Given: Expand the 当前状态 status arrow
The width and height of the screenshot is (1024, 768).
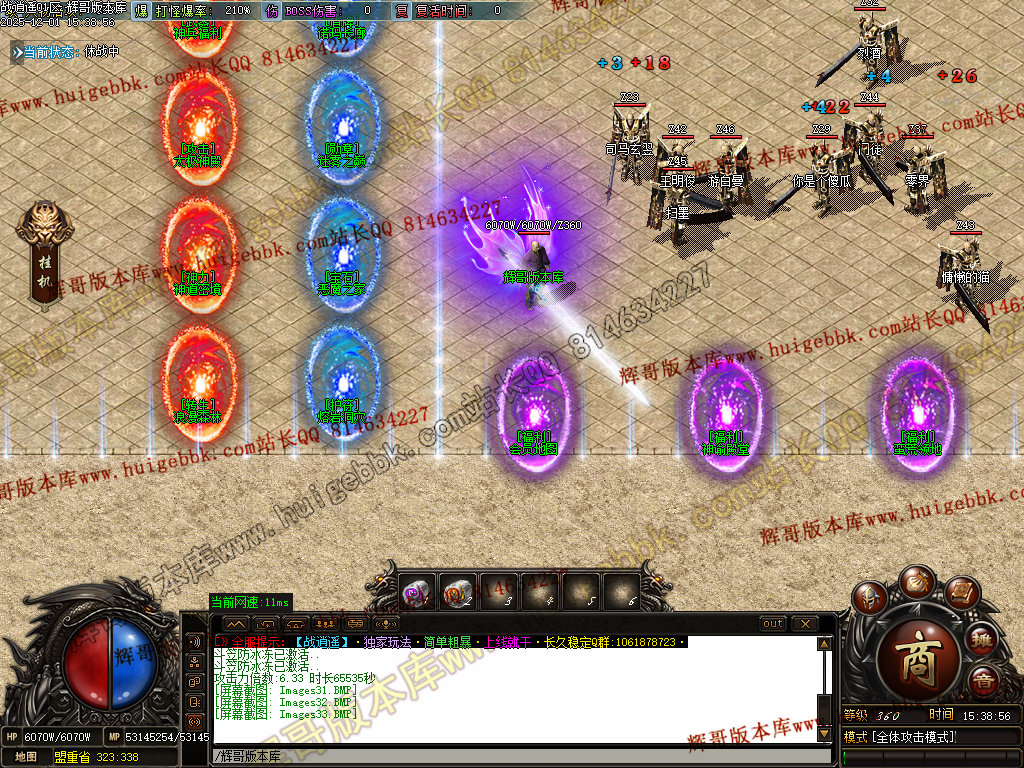Looking at the screenshot, I should coord(17,51).
